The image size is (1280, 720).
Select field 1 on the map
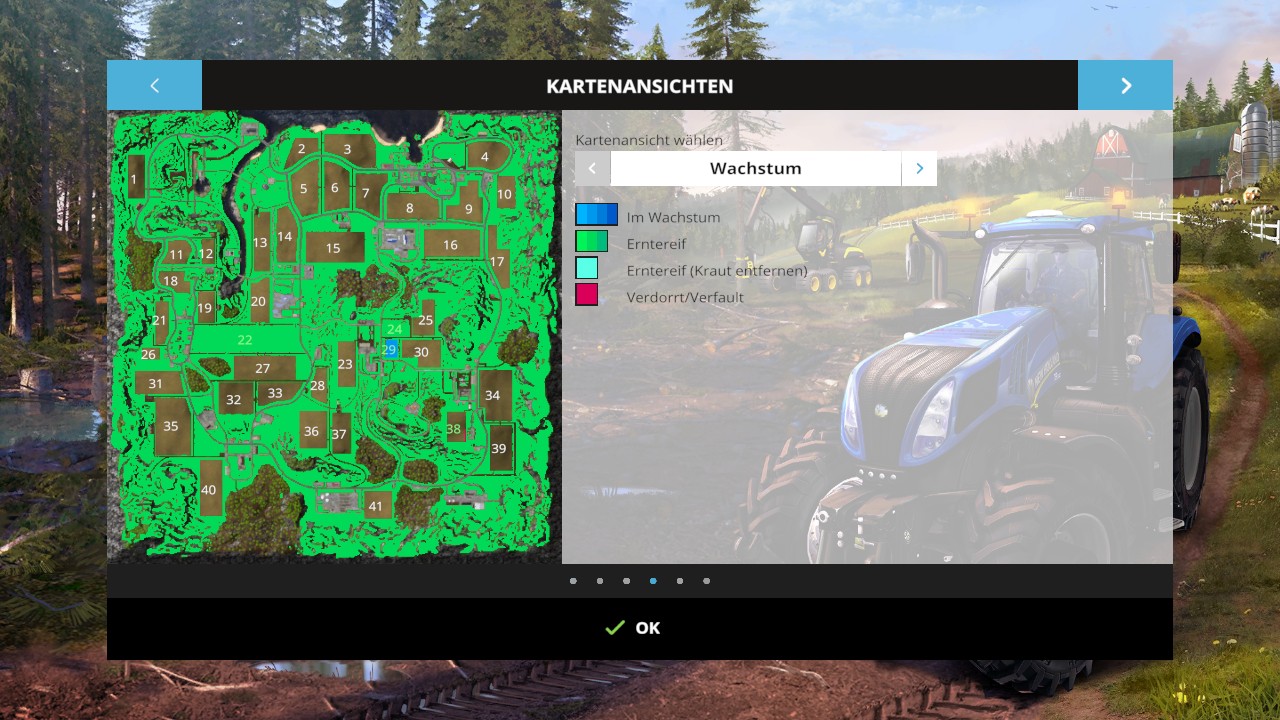(134, 179)
